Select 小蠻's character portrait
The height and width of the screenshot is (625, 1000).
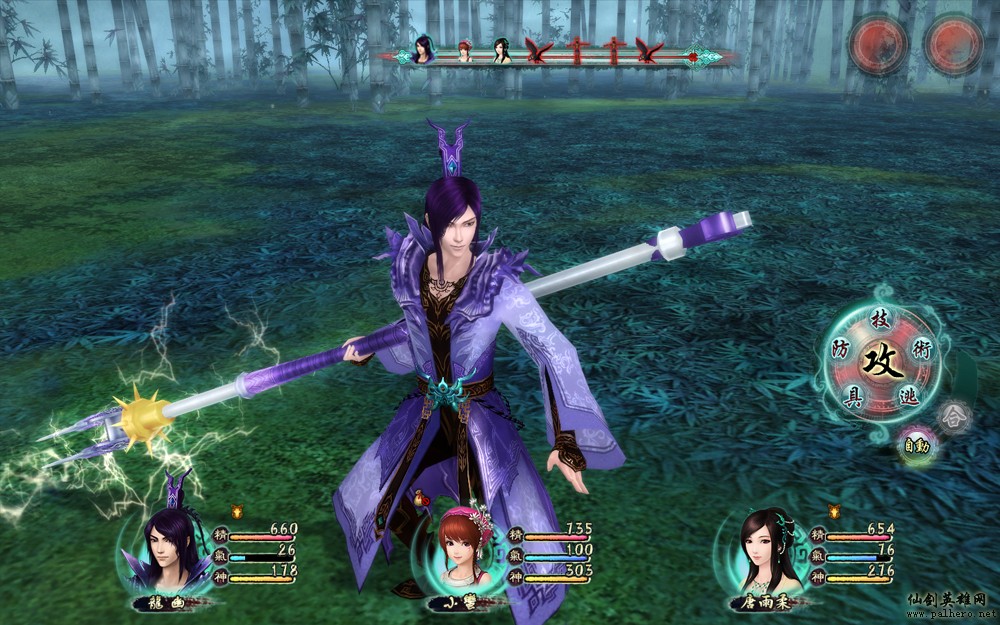pyautogui.click(x=460, y=548)
